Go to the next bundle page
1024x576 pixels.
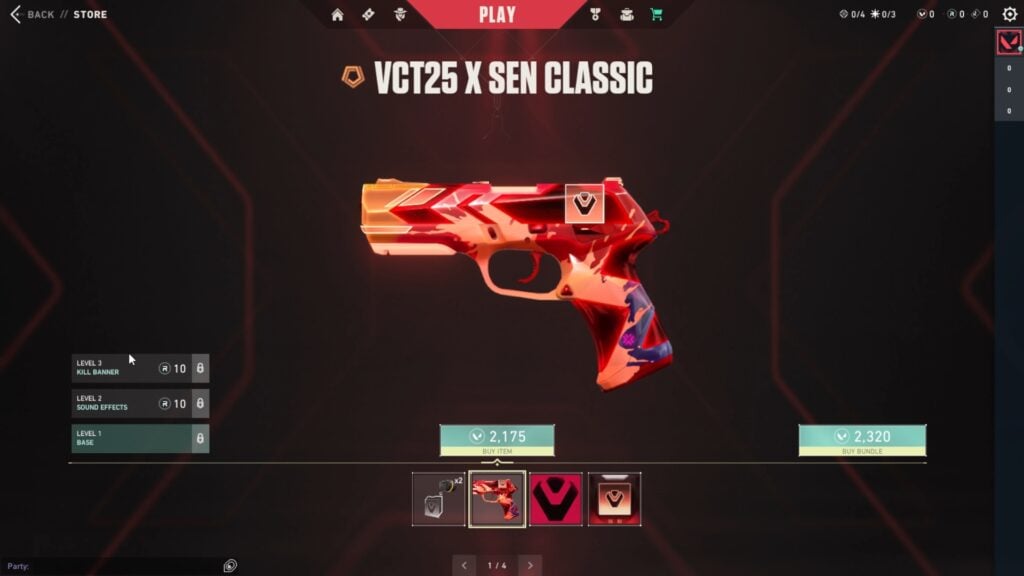pyautogui.click(x=530, y=566)
